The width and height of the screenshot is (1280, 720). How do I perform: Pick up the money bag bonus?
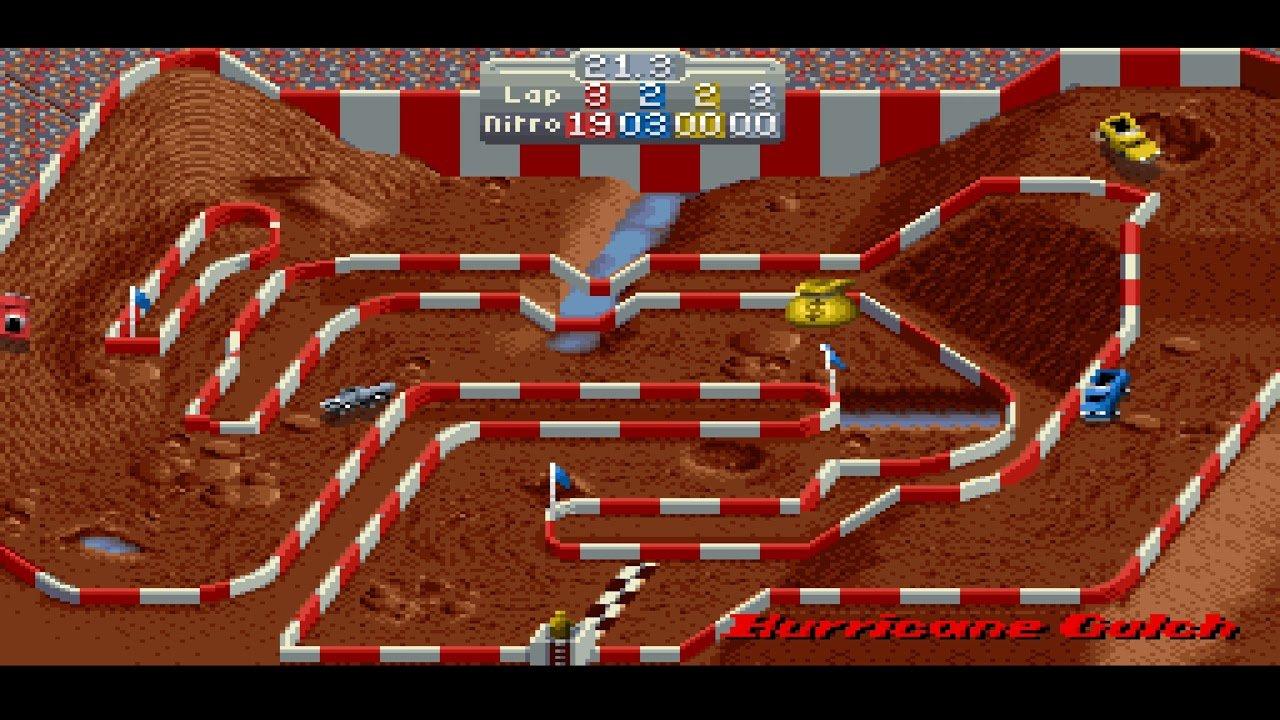tap(822, 305)
